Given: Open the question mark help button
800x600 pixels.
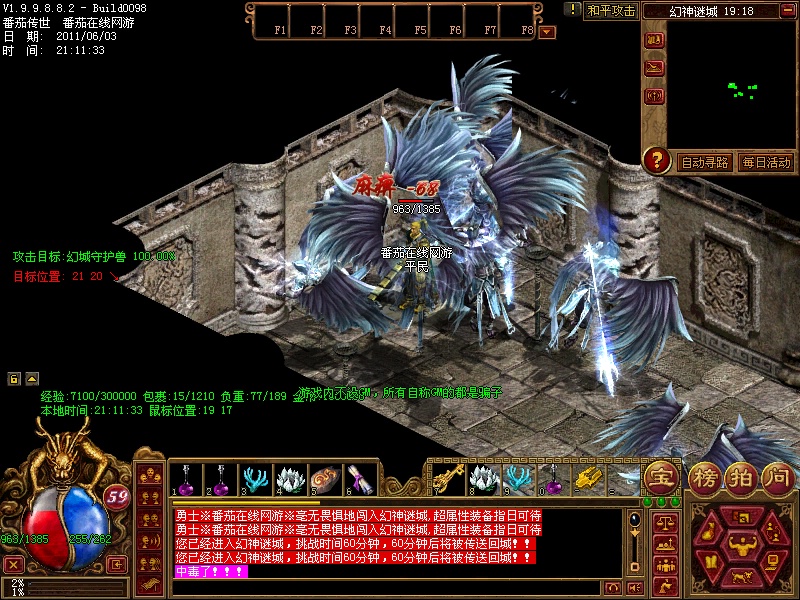Looking at the screenshot, I should tap(656, 160).
